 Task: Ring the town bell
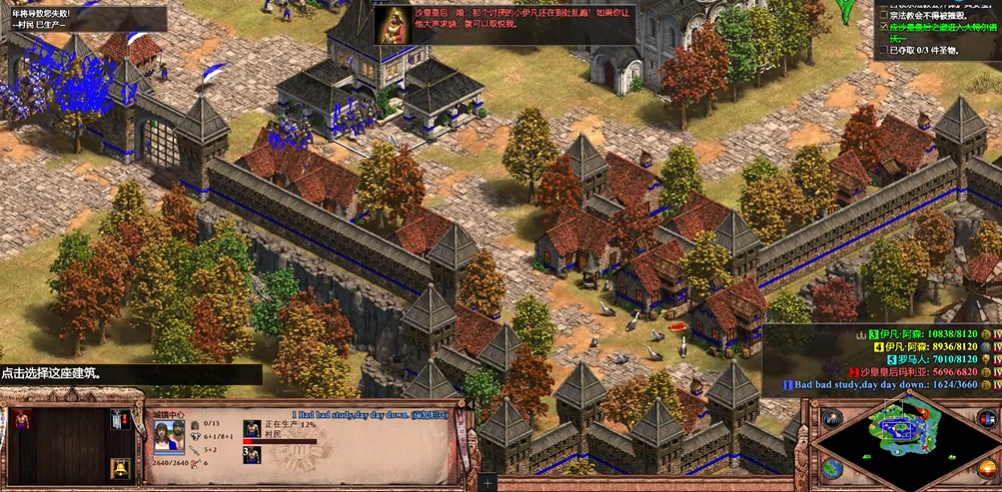[120, 467]
